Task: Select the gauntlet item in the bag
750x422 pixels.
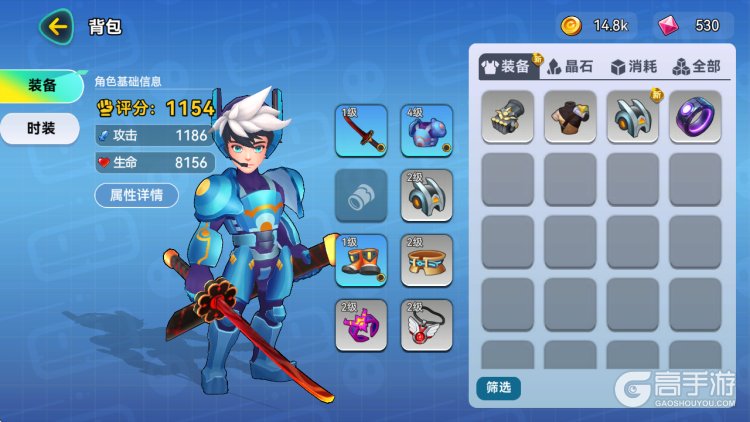Action: click(x=507, y=117)
